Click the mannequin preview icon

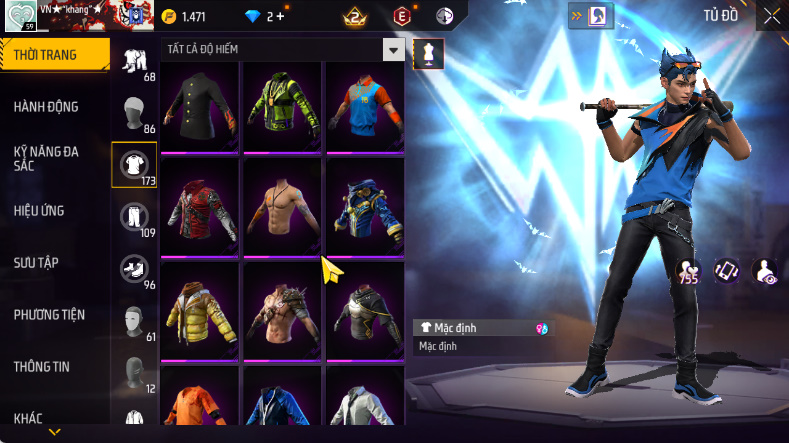coord(428,54)
